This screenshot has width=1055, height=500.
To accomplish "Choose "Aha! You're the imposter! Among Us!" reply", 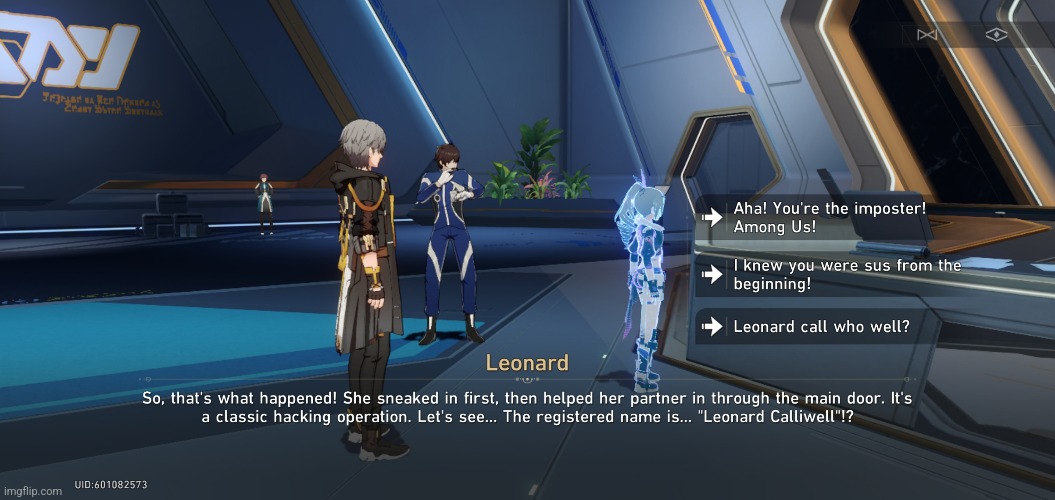I will pos(830,217).
